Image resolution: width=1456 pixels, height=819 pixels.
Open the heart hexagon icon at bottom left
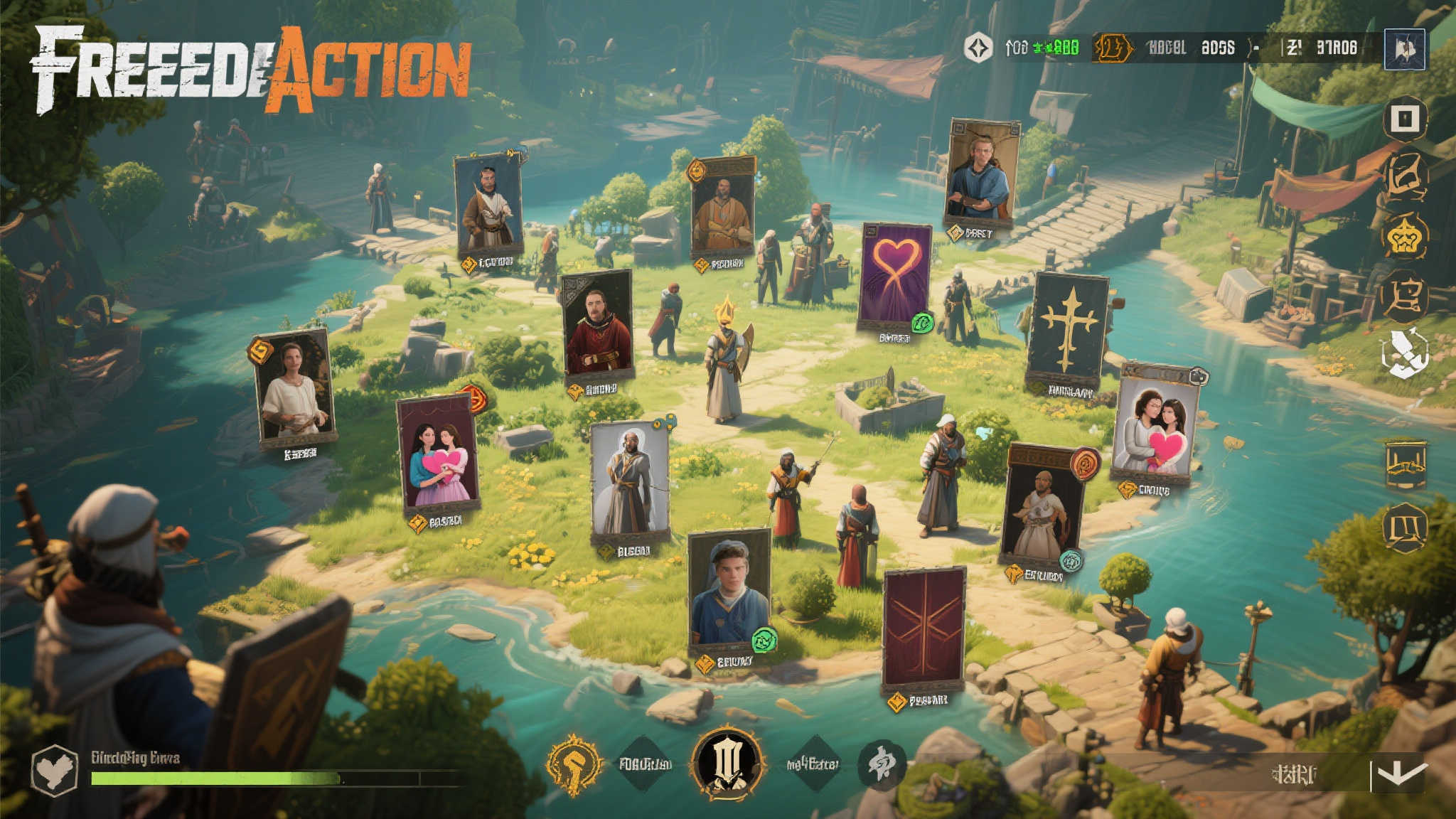[55, 770]
